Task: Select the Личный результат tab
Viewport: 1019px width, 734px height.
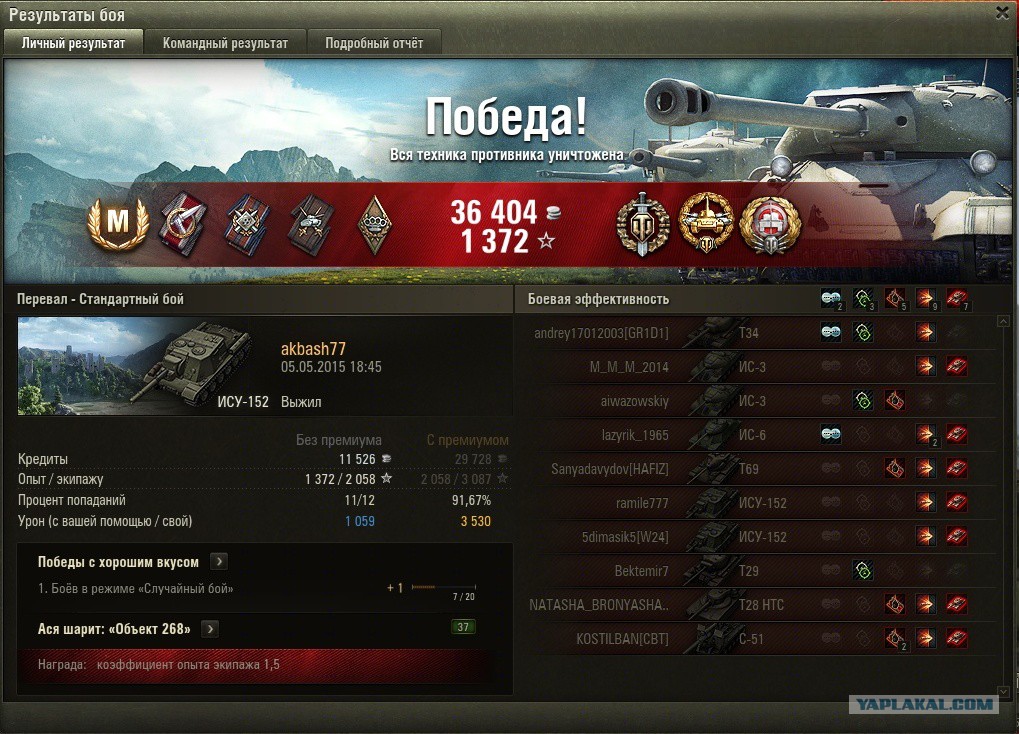Action: pyautogui.click(x=73, y=43)
